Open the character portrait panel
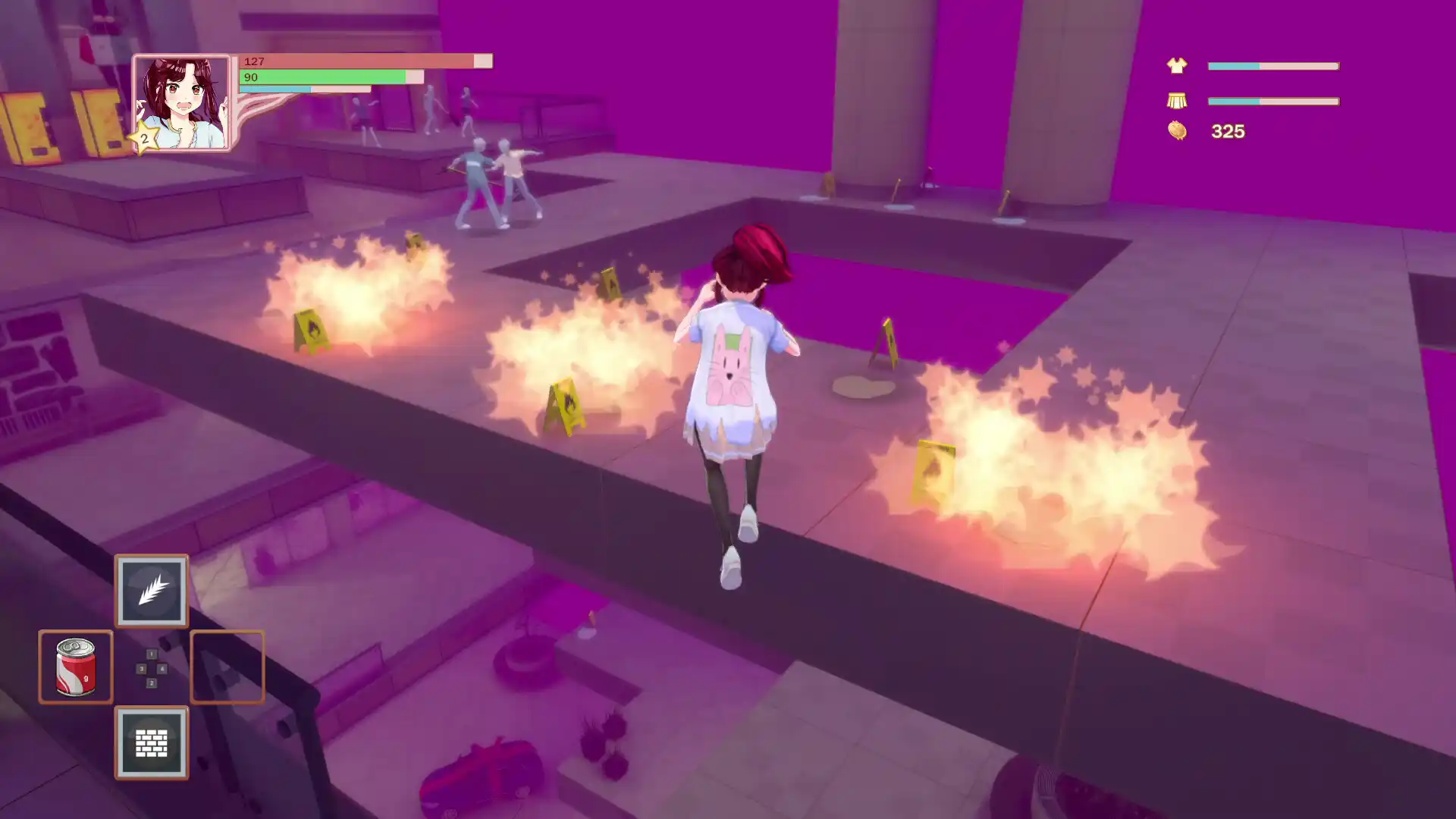This screenshot has width=1456, height=819. coord(180,100)
